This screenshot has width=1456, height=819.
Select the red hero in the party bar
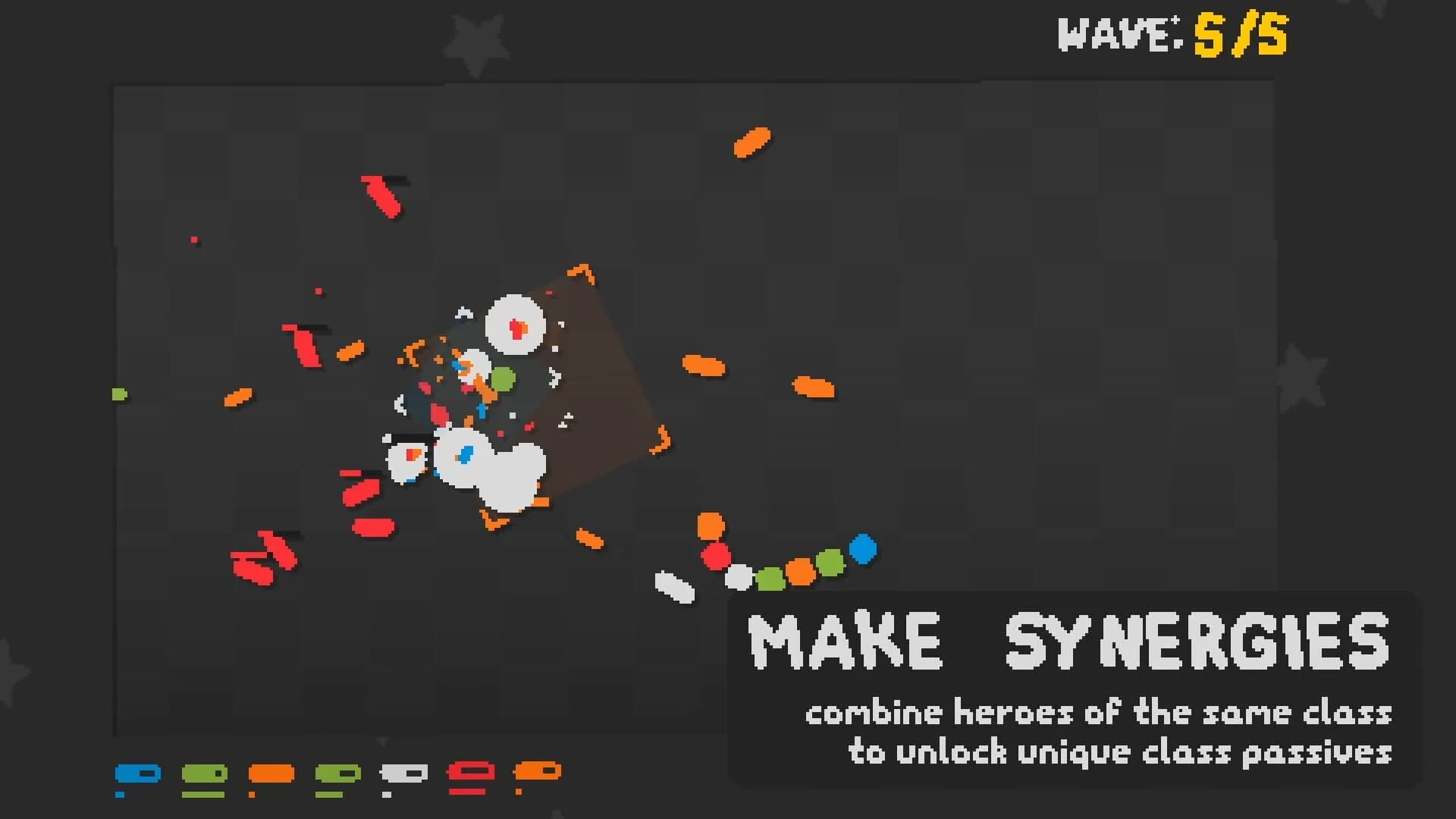(x=470, y=770)
